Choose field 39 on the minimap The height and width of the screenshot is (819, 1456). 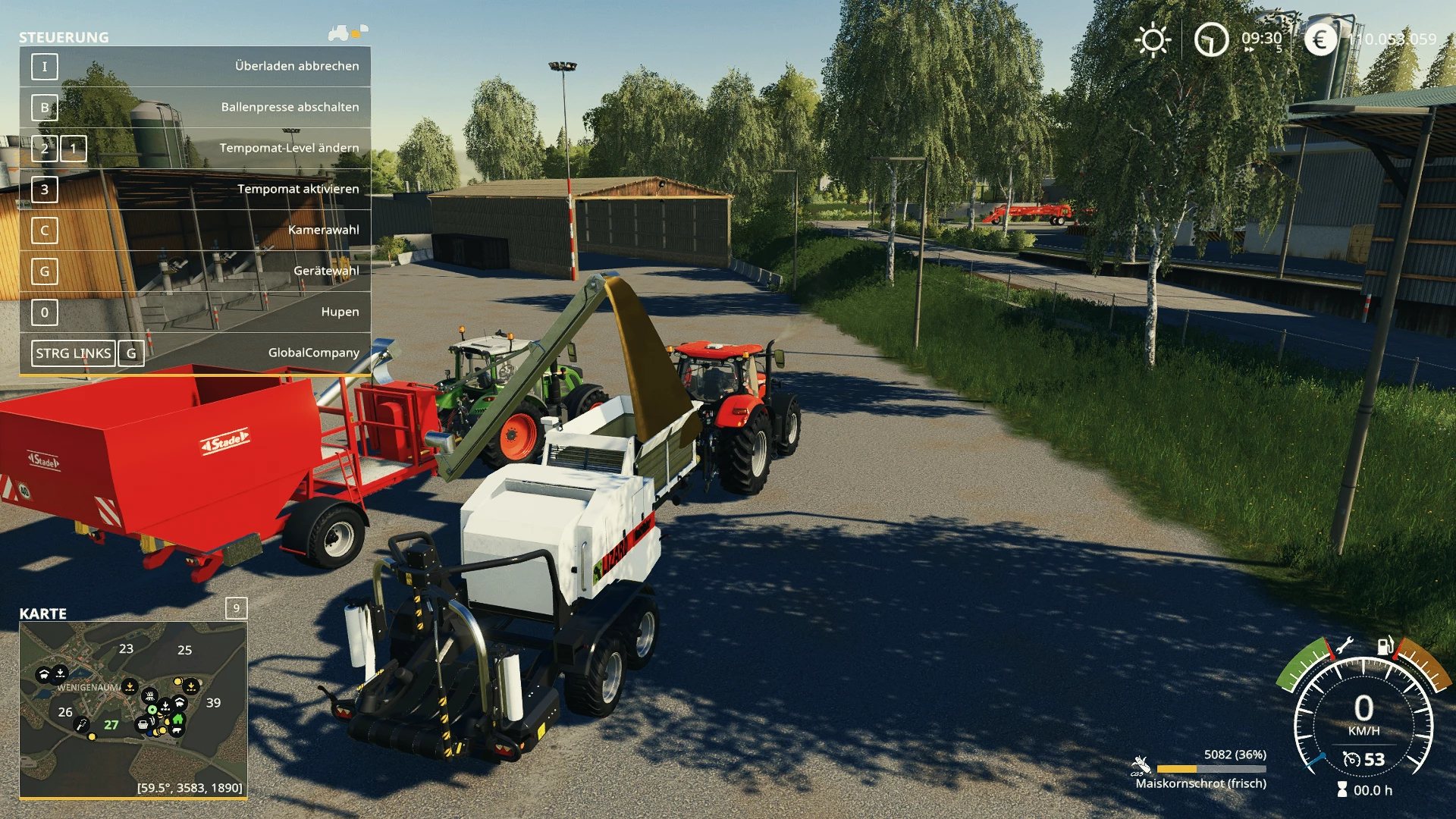[x=213, y=703]
